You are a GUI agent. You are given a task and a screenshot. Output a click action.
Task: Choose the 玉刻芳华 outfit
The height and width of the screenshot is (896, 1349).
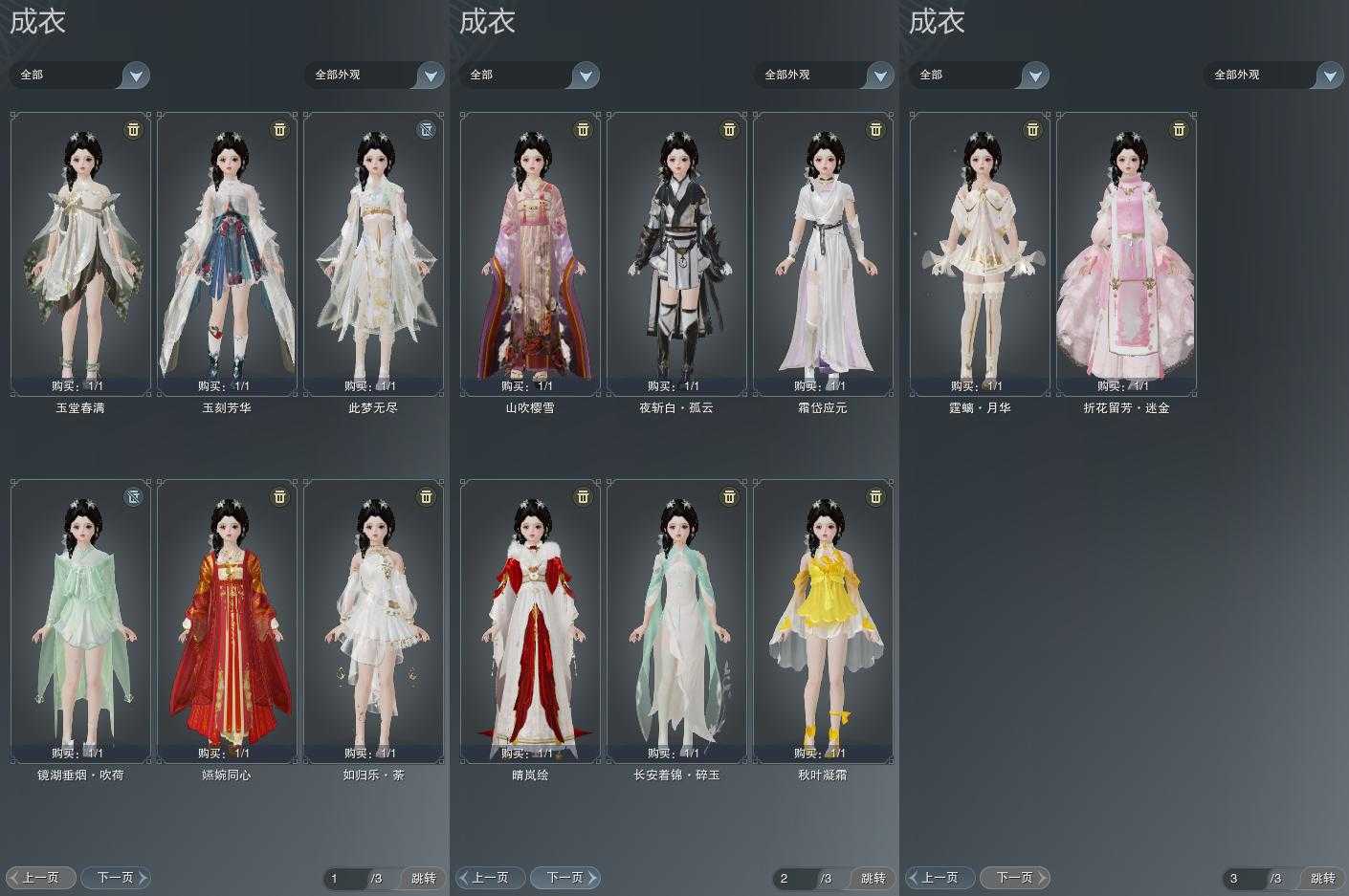[227, 253]
